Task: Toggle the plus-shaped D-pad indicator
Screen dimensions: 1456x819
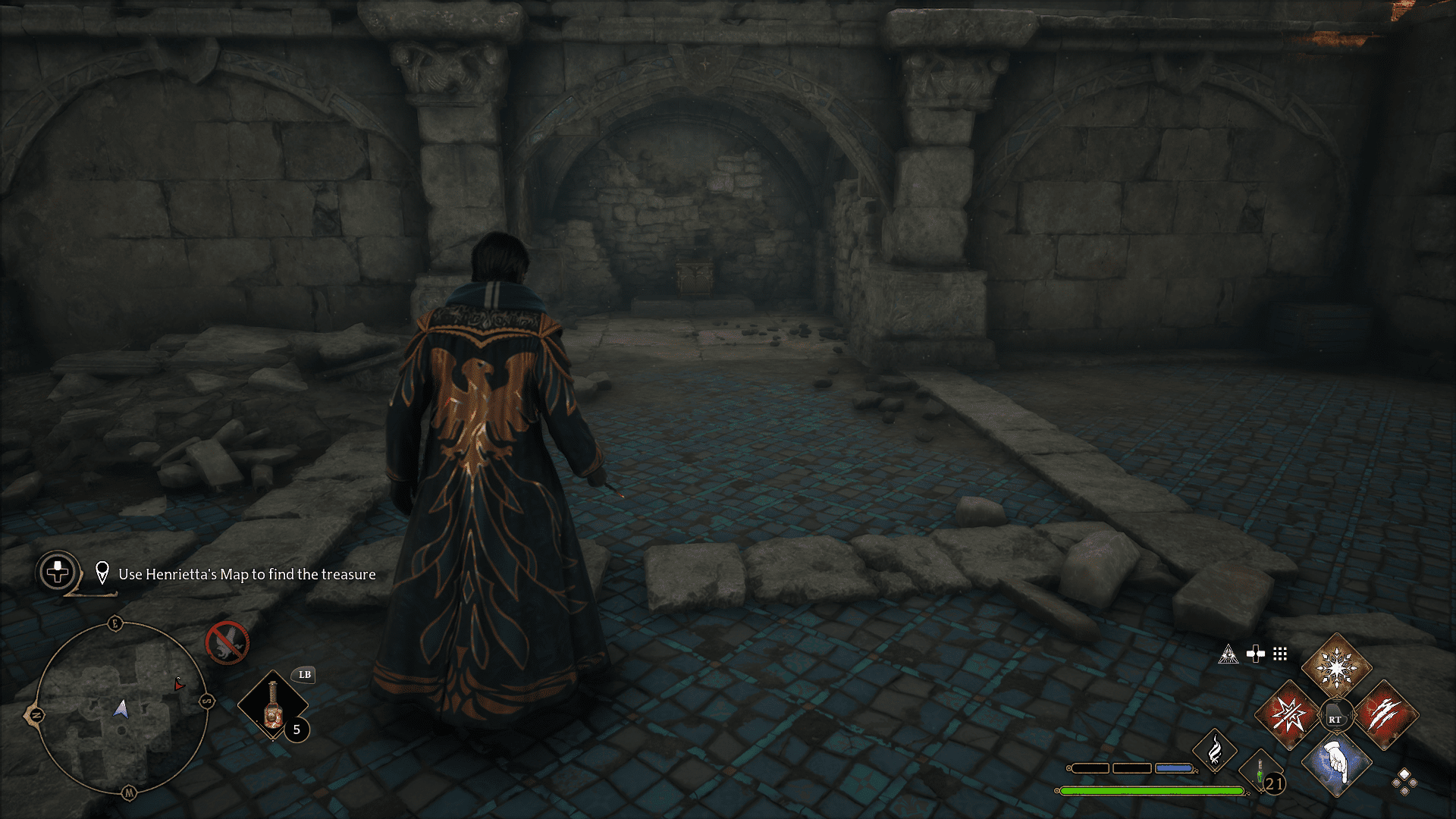Action: pos(1255,653)
